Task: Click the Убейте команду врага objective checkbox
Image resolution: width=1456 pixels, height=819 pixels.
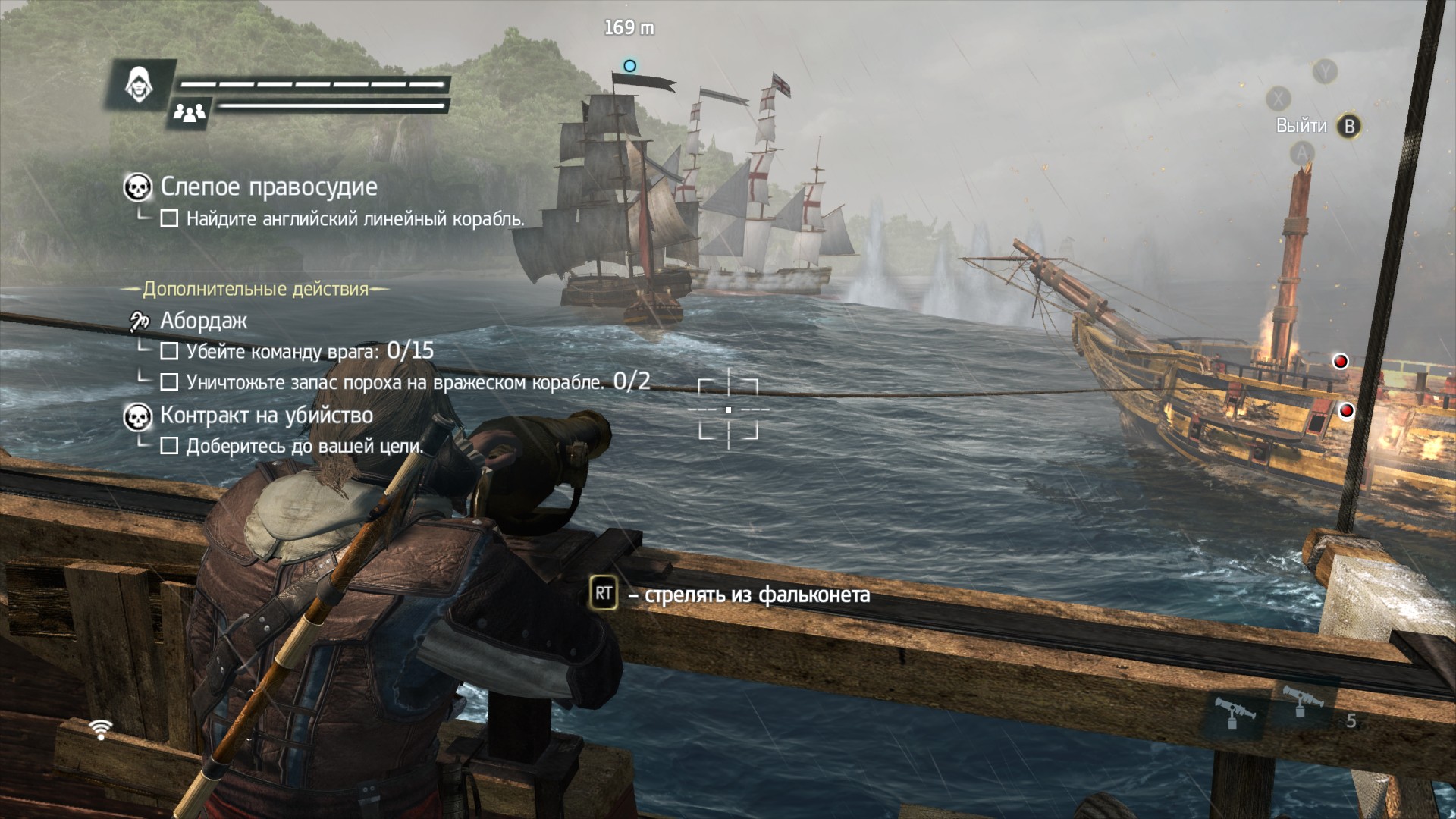Action: pos(169,352)
